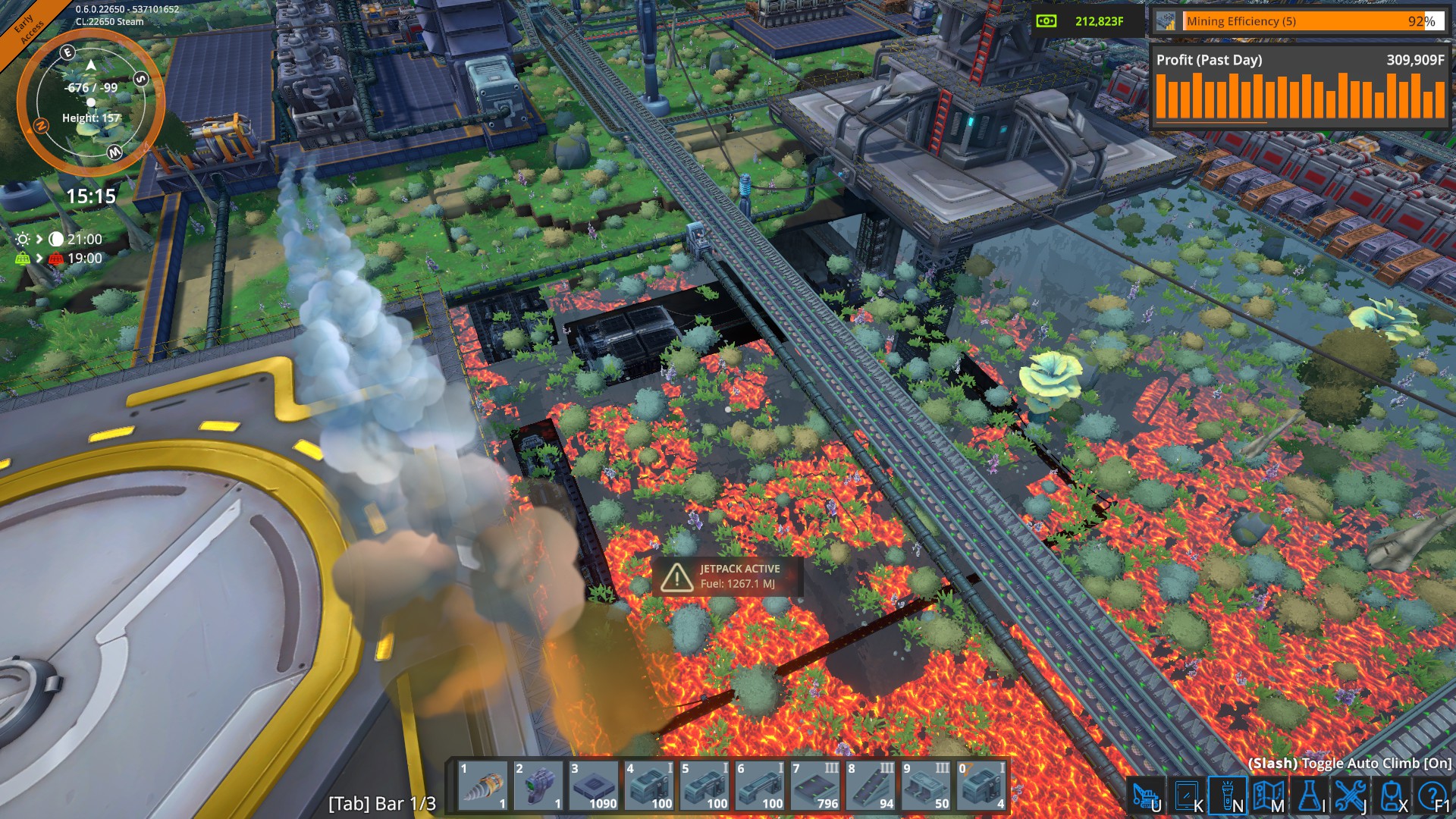The width and height of the screenshot is (1456, 819).
Task: Click the circular compass minimap
Action: (90, 102)
